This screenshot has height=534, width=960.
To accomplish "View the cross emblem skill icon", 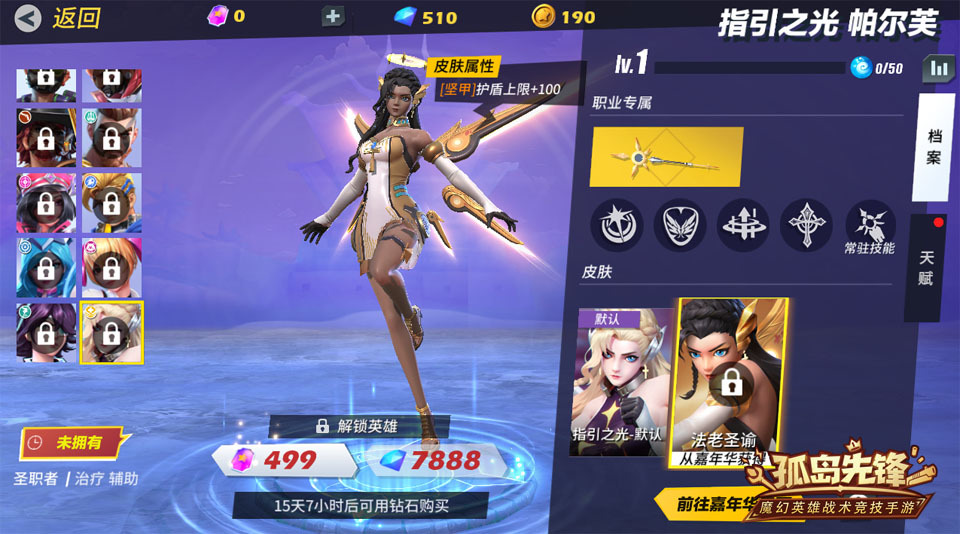I will tap(806, 224).
